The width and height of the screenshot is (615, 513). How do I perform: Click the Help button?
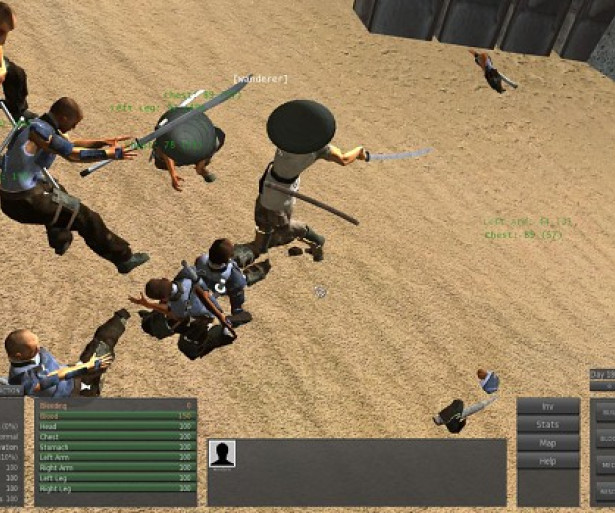(x=548, y=461)
